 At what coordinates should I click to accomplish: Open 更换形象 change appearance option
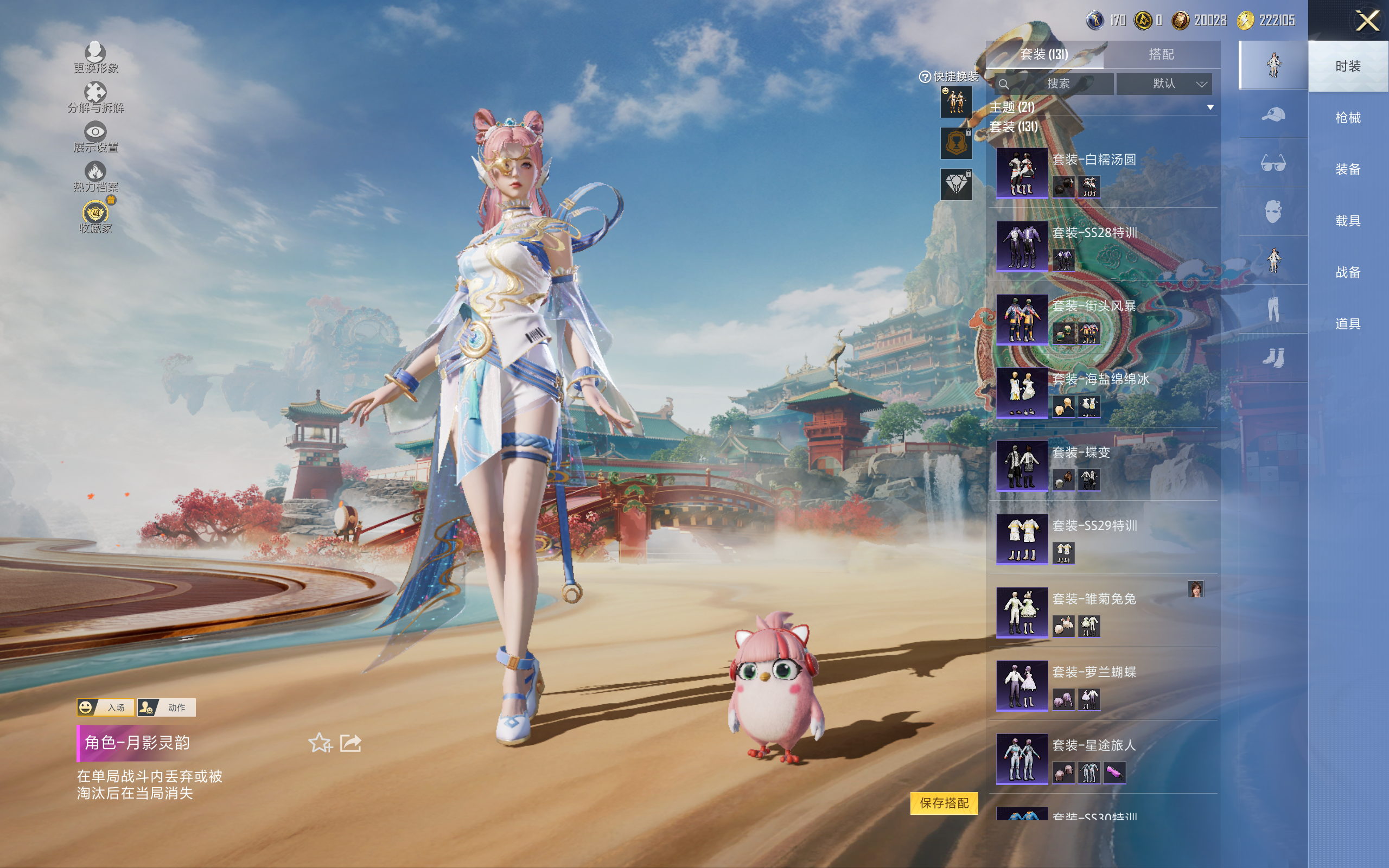pyautogui.click(x=95, y=58)
